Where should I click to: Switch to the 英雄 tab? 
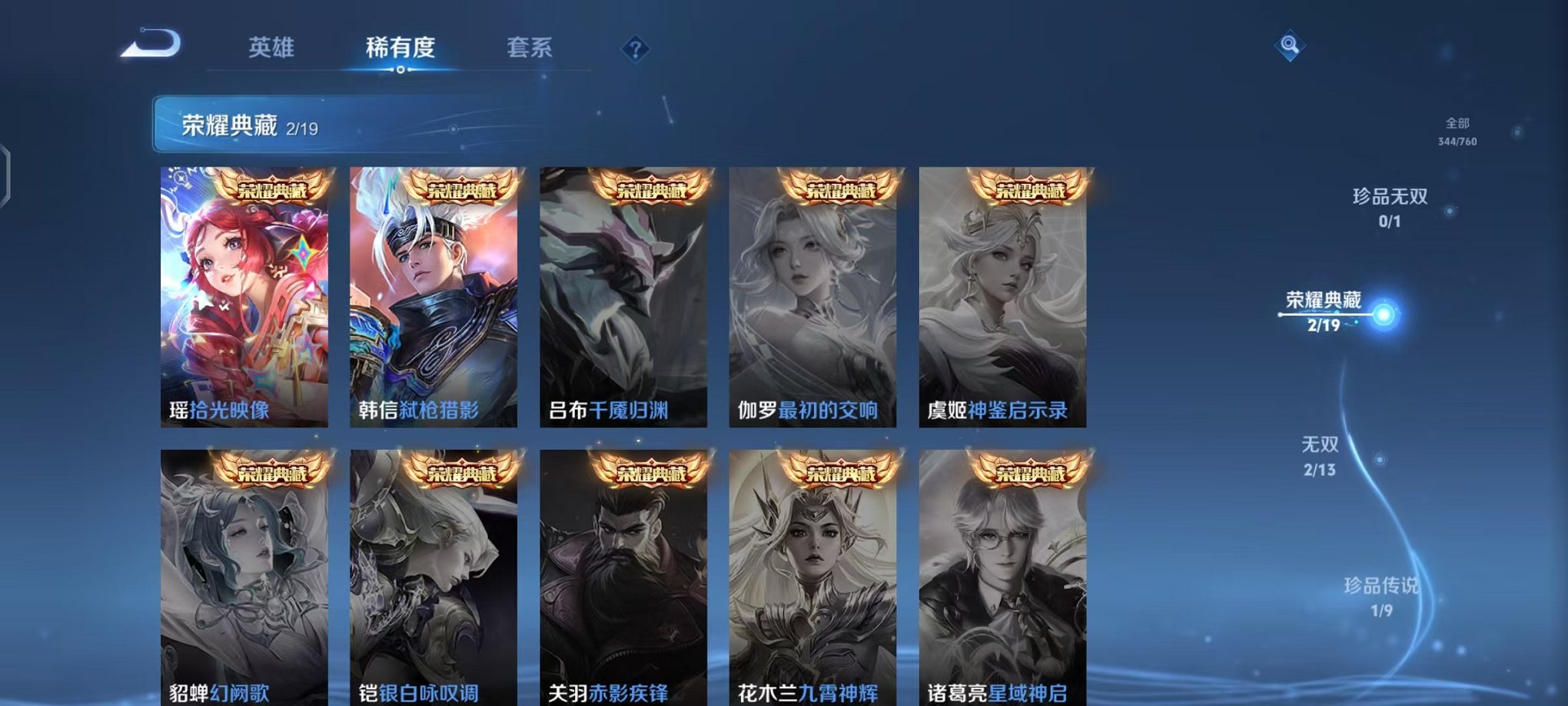click(x=273, y=48)
